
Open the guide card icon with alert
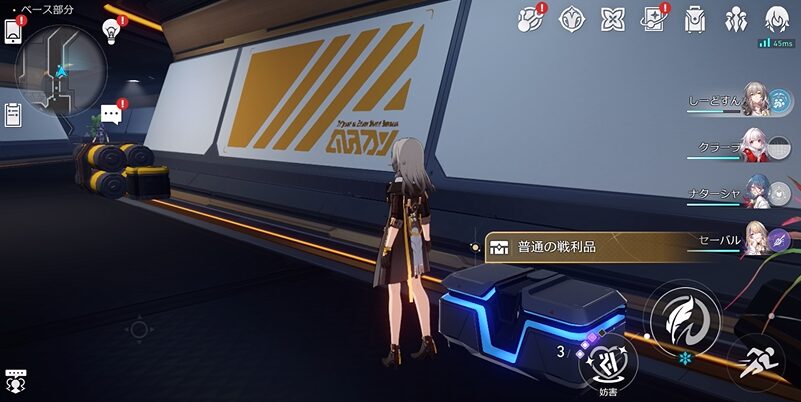(655, 18)
